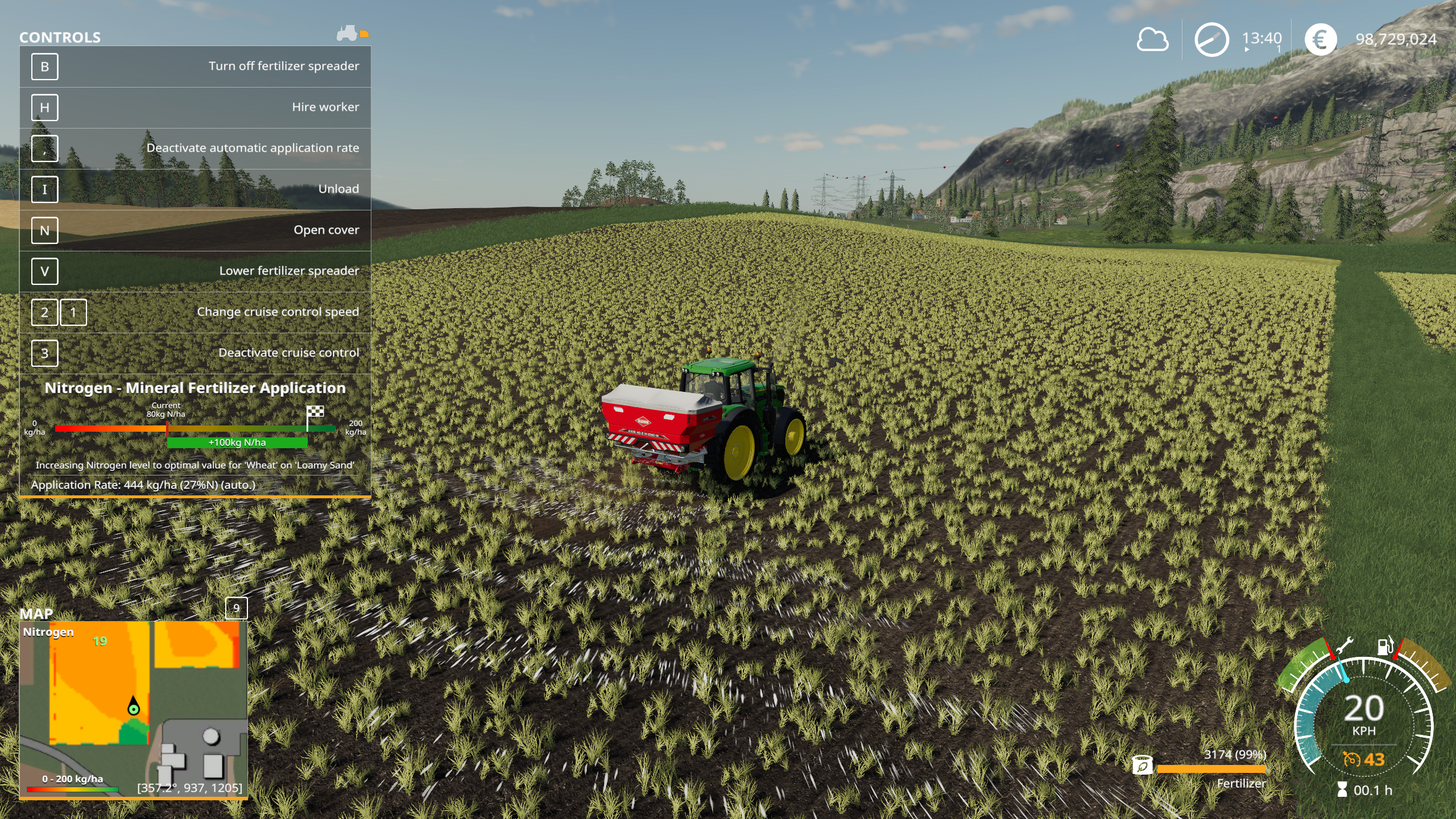This screenshot has height=819, width=1456.
Task: Click the fuel pump gauge icon
Action: 1385,647
